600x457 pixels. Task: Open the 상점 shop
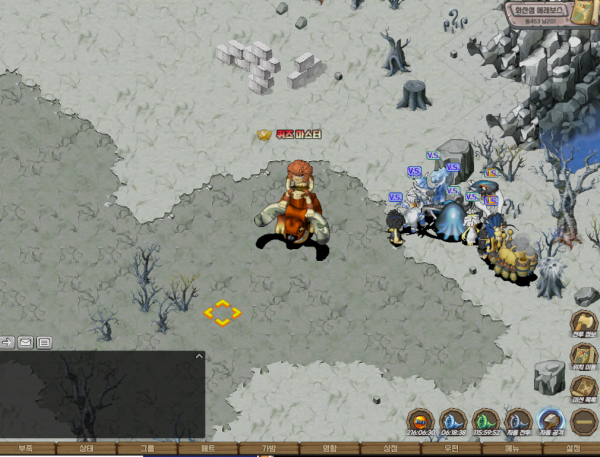tap(391, 450)
